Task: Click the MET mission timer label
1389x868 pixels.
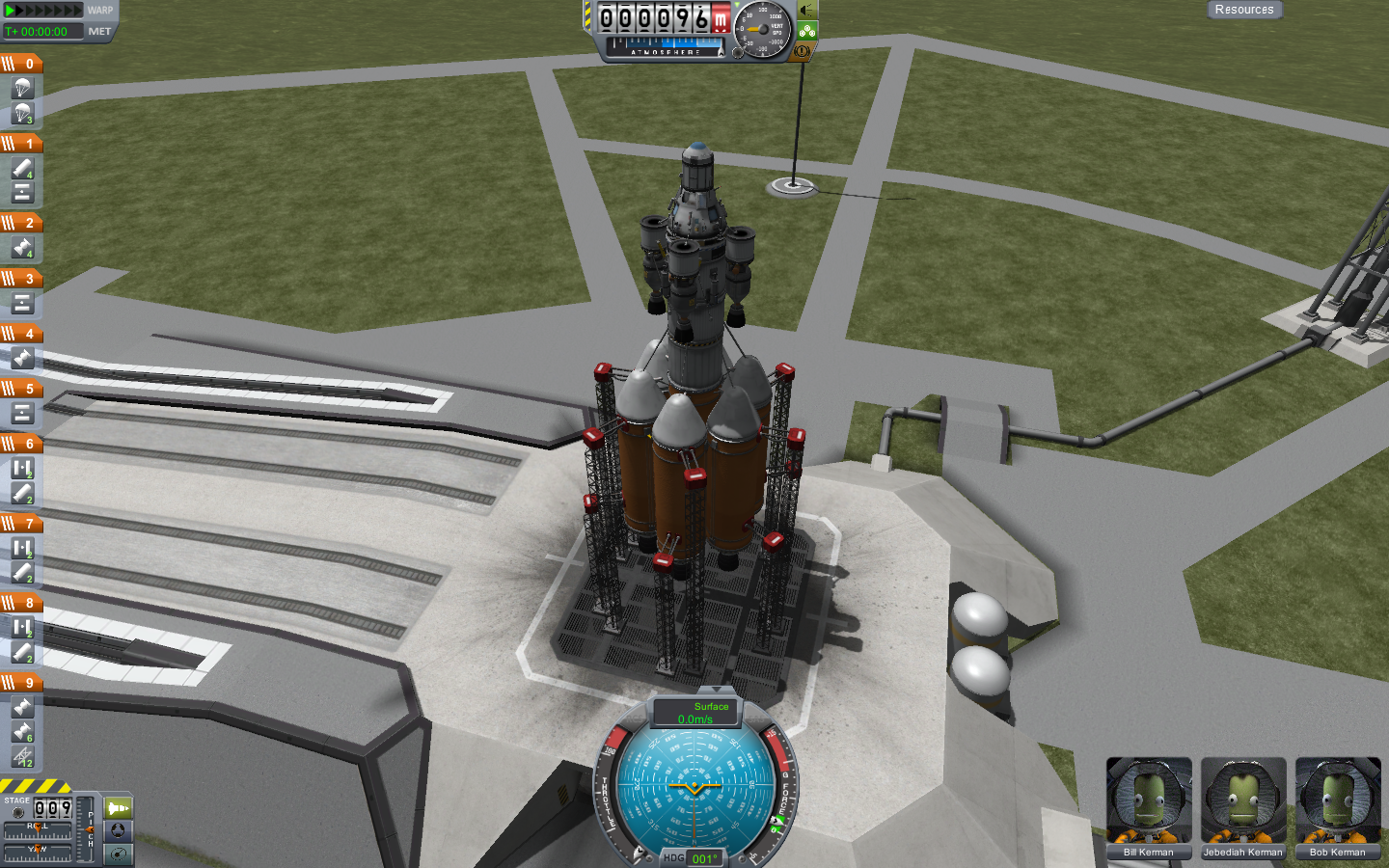Action: [x=99, y=32]
